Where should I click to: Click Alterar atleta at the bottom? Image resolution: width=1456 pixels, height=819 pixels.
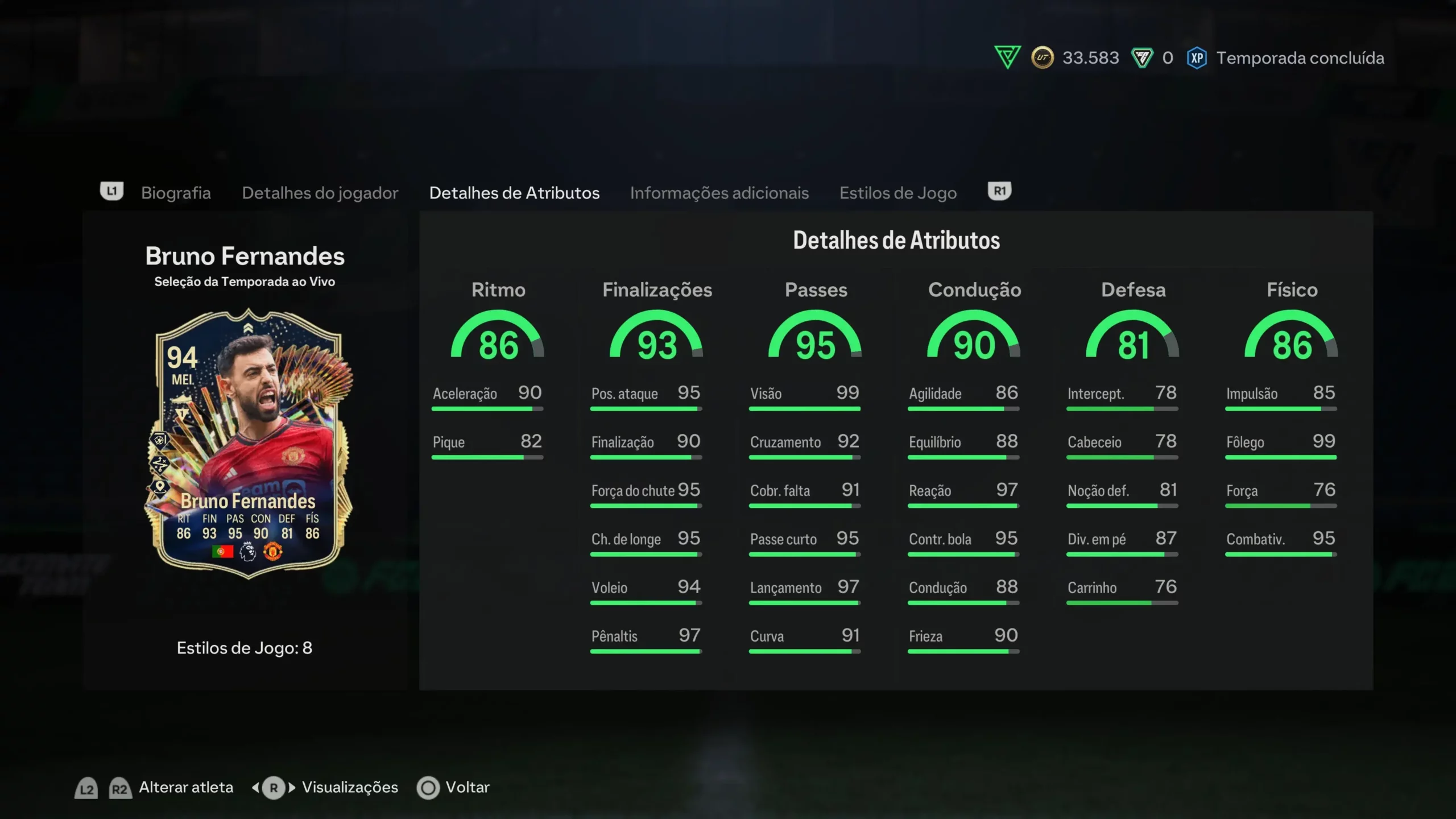pos(185,787)
